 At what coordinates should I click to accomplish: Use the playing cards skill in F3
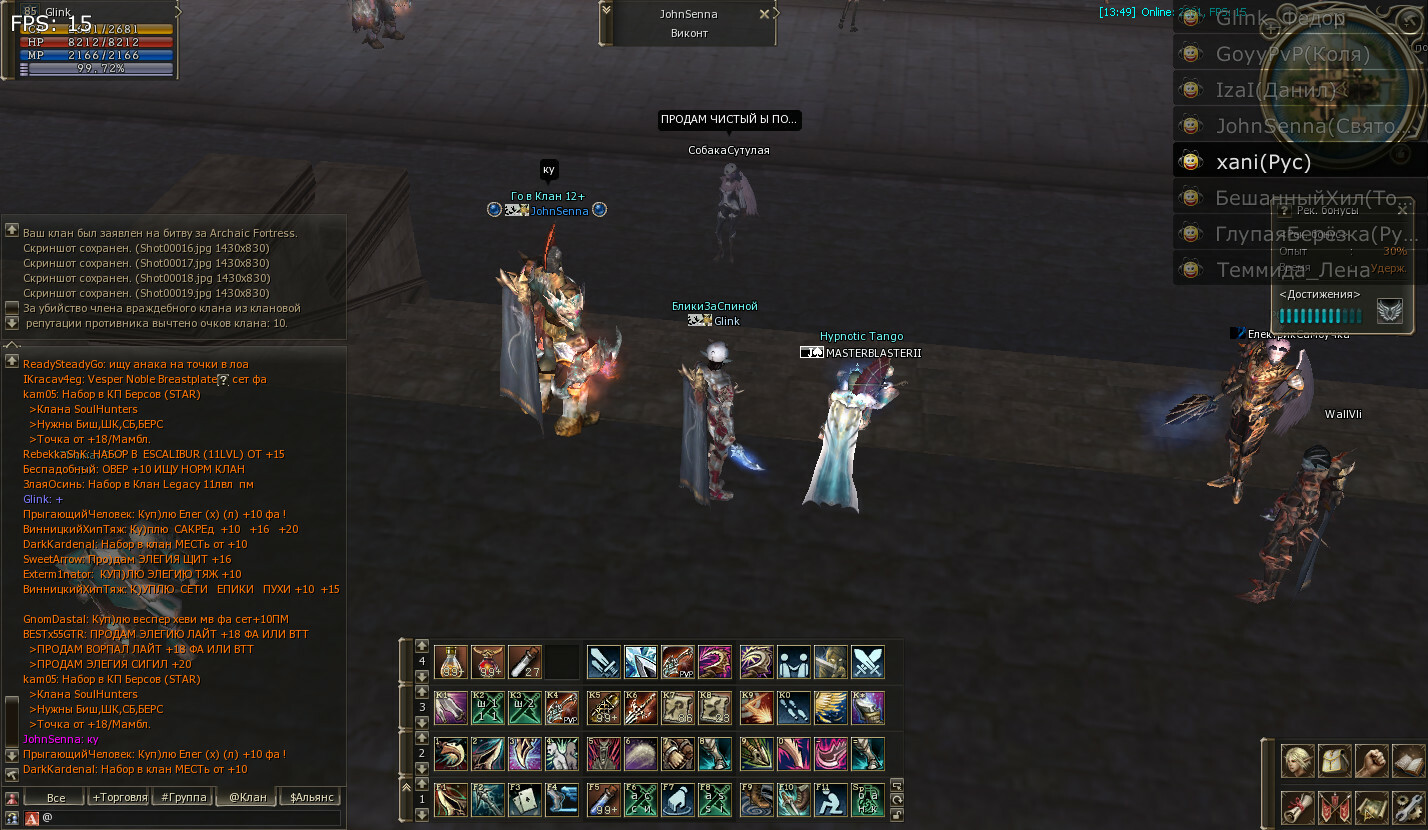(527, 799)
